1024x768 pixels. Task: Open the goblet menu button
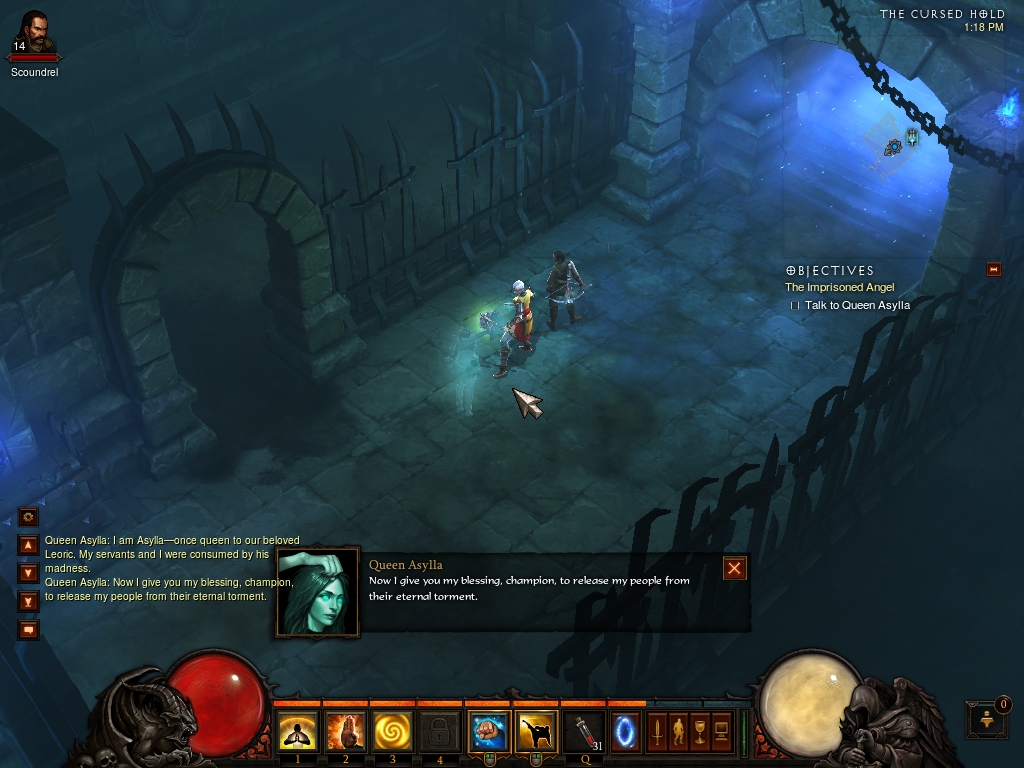[x=700, y=731]
